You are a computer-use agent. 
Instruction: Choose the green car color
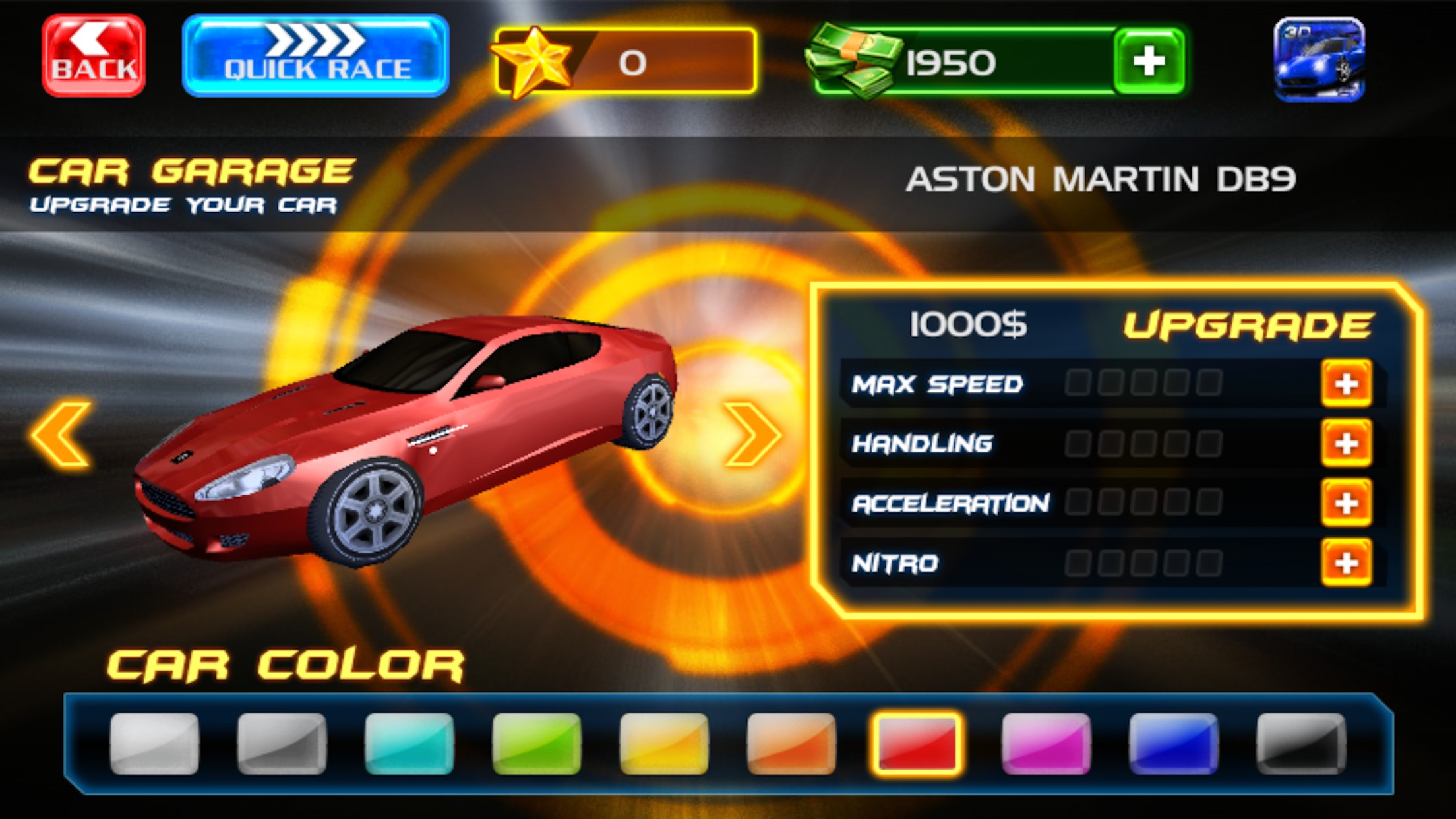tap(536, 743)
